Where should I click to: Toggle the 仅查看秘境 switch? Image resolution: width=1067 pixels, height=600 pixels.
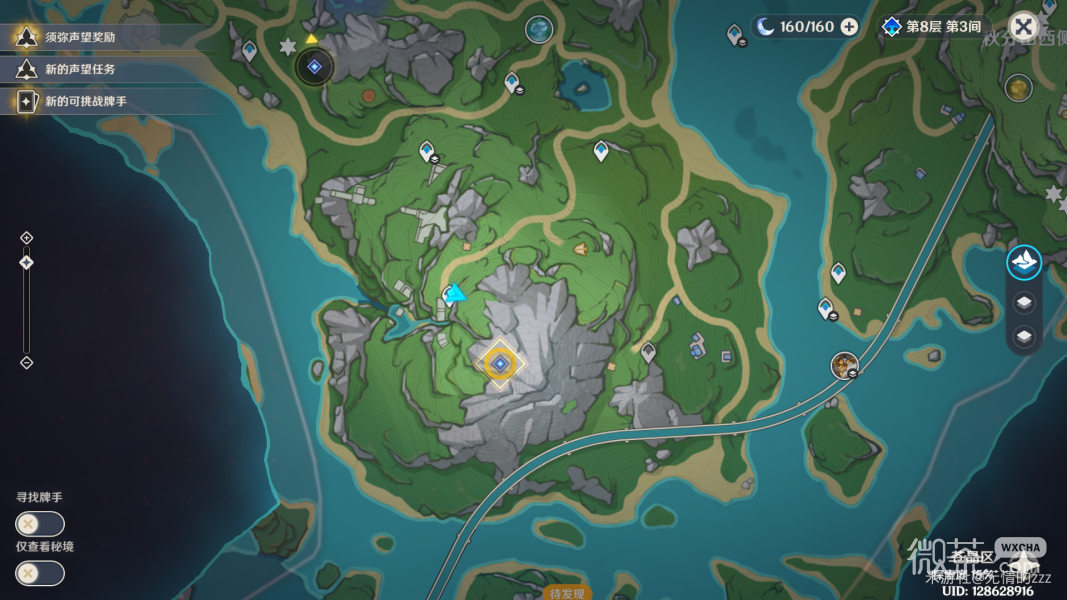40,573
